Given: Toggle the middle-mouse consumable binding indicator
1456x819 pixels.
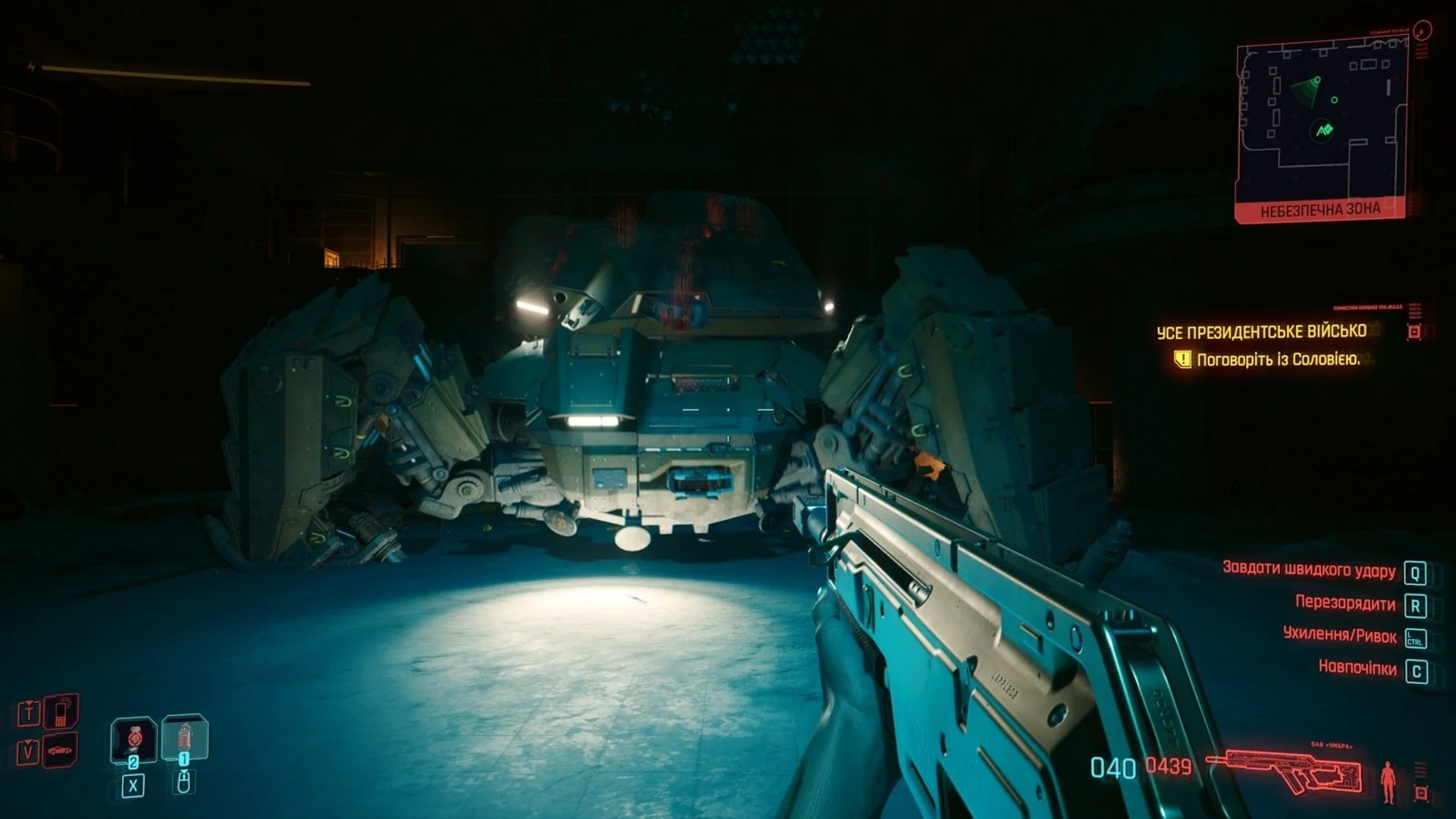Looking at the screenshot, I should 184,783.
